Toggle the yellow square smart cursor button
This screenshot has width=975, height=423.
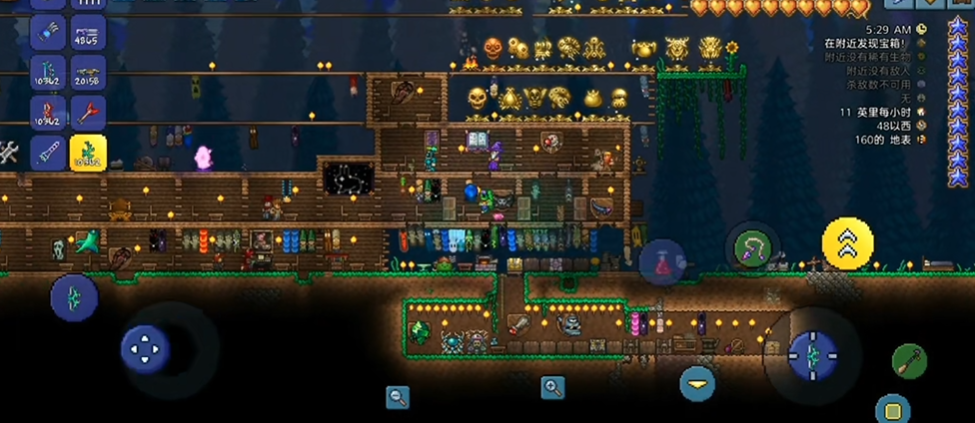(x=892, y=408)
